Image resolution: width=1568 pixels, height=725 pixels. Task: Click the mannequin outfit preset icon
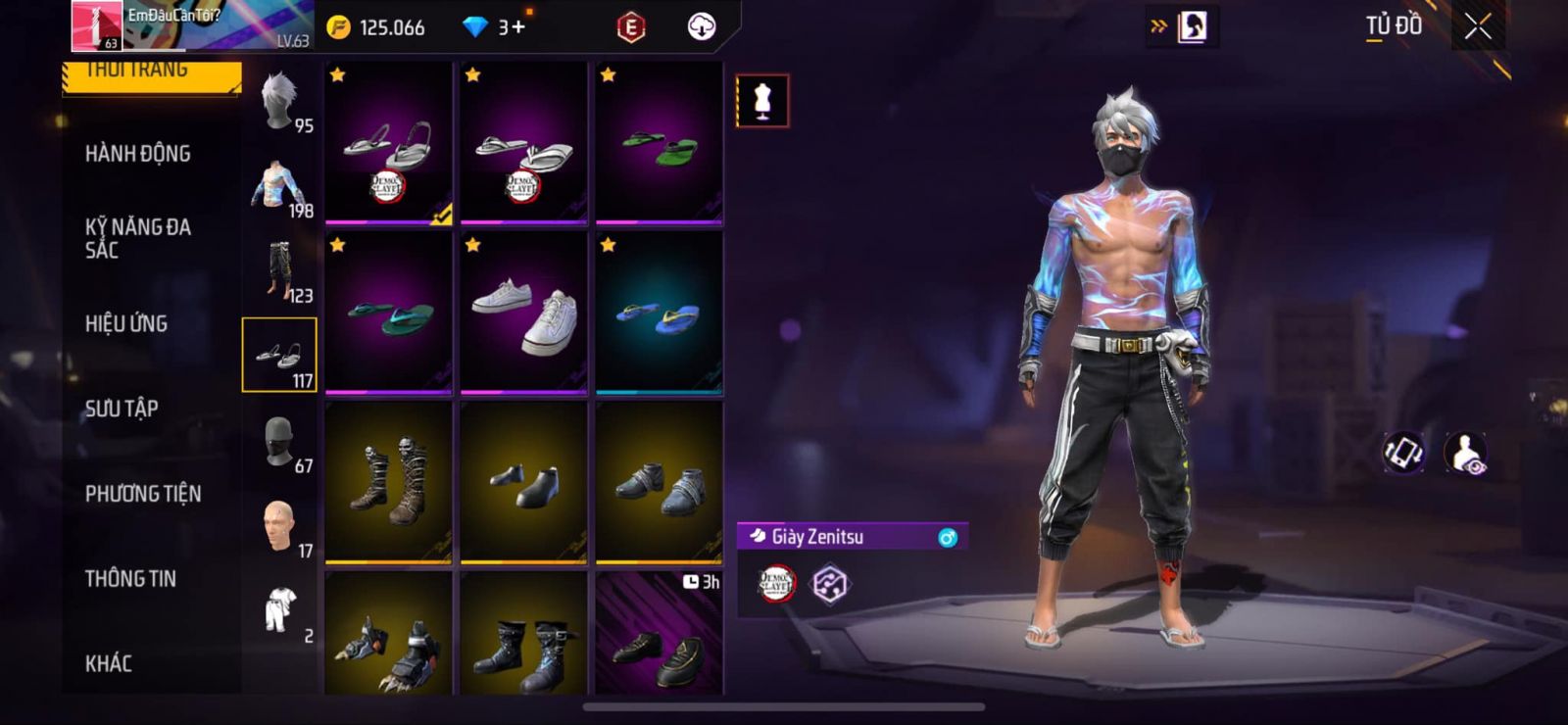coord(762,101)
